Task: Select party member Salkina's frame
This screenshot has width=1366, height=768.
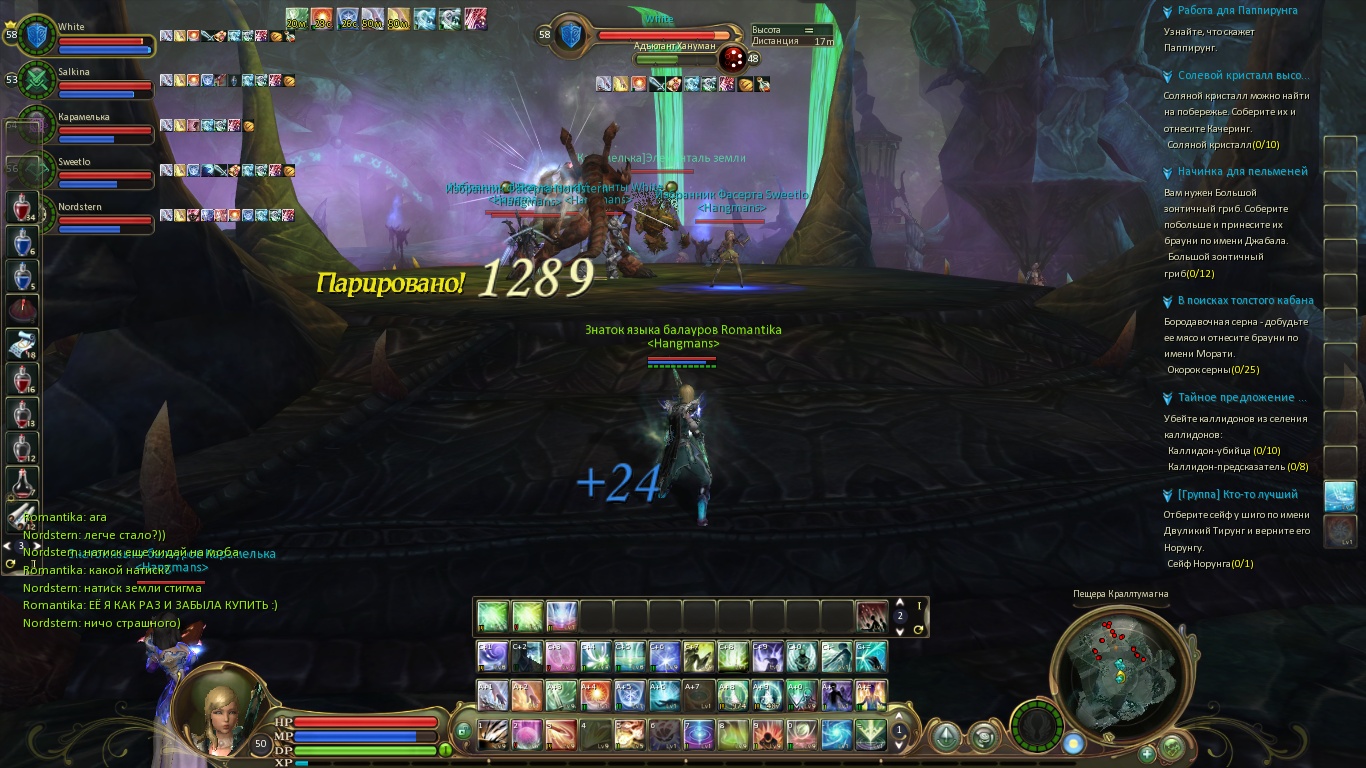Action: 100,79
